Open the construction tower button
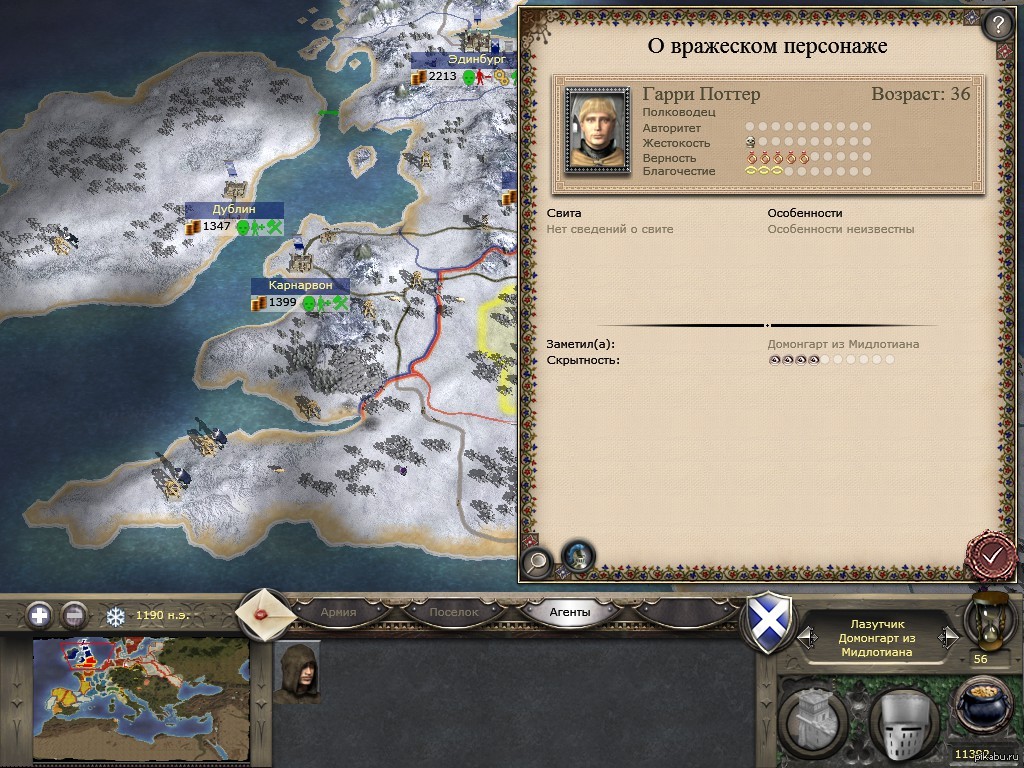This screenshot has width=1024, height=768. tap(812, 718)
